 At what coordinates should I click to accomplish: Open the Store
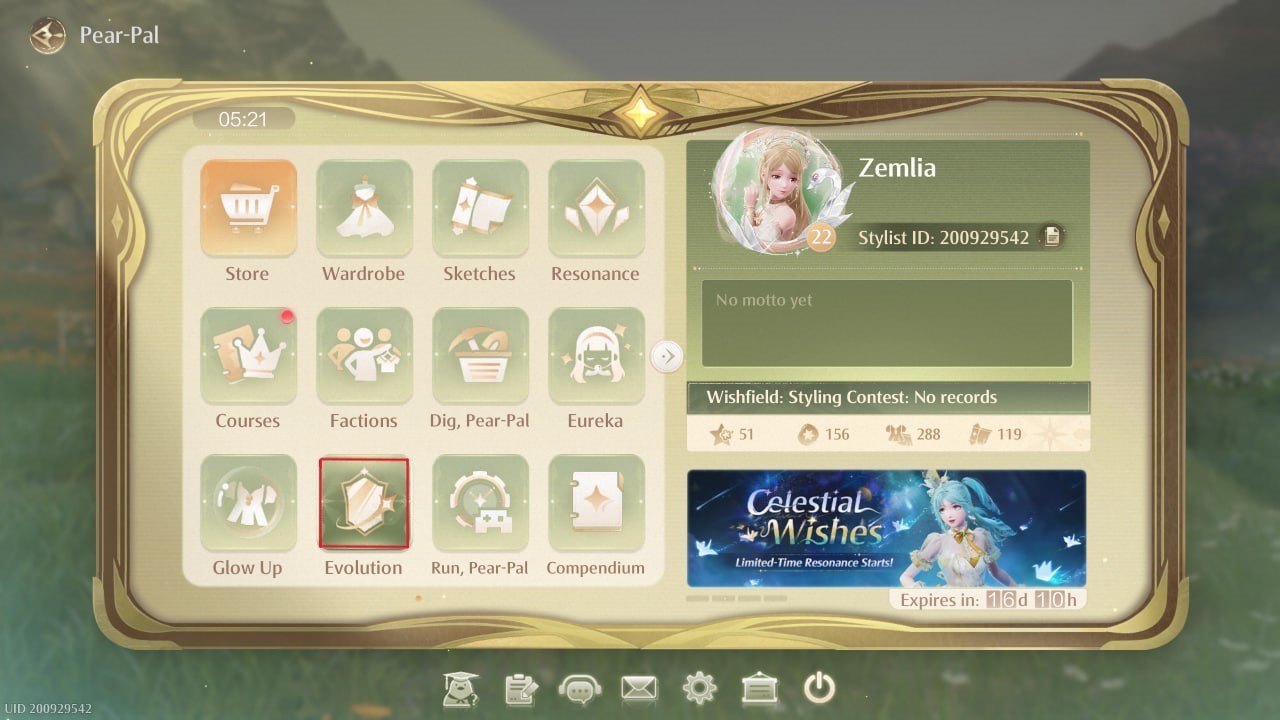(247, 207)
